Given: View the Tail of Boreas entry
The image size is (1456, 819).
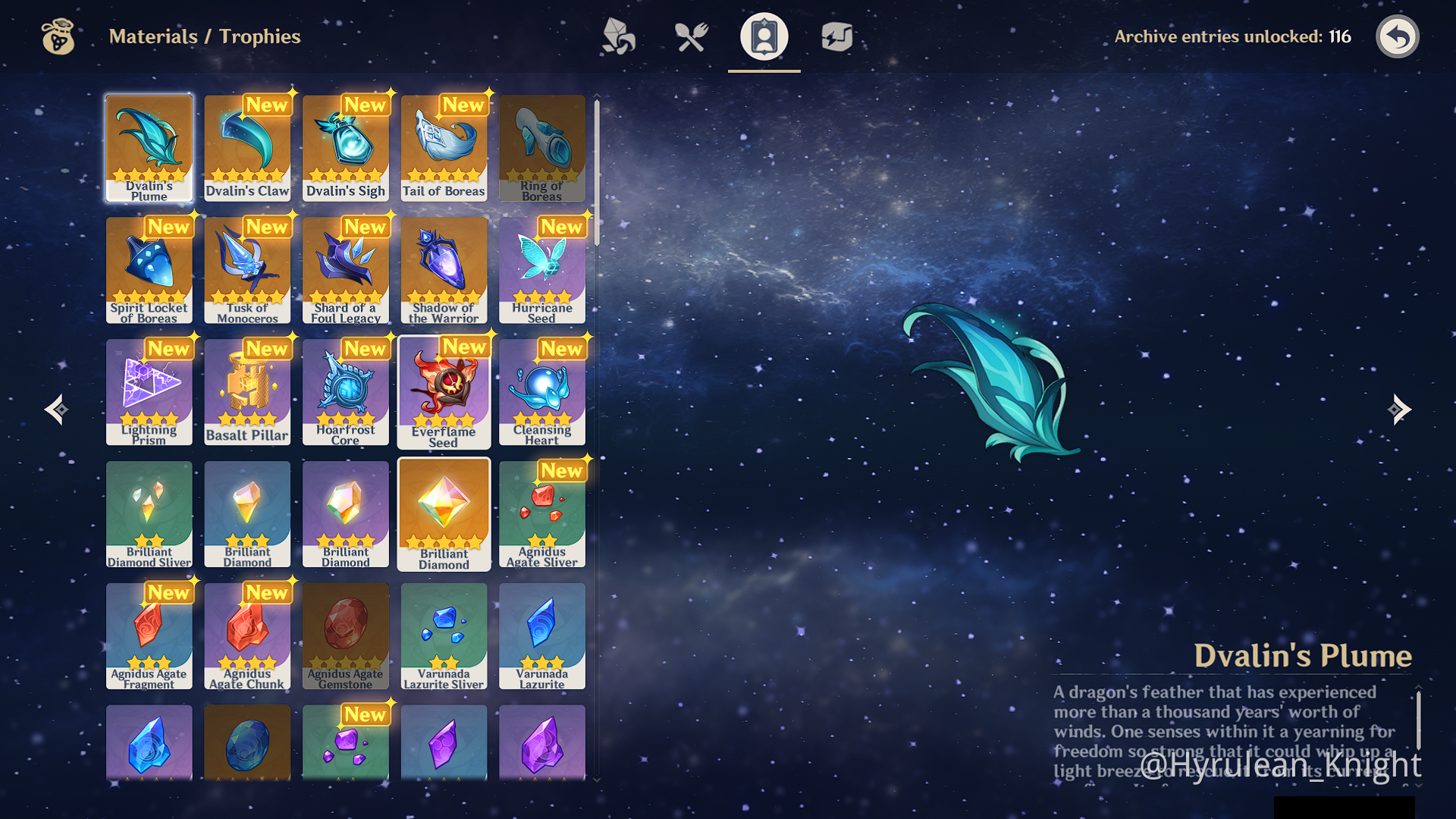Looking at the screenshot, I should 444,148.
